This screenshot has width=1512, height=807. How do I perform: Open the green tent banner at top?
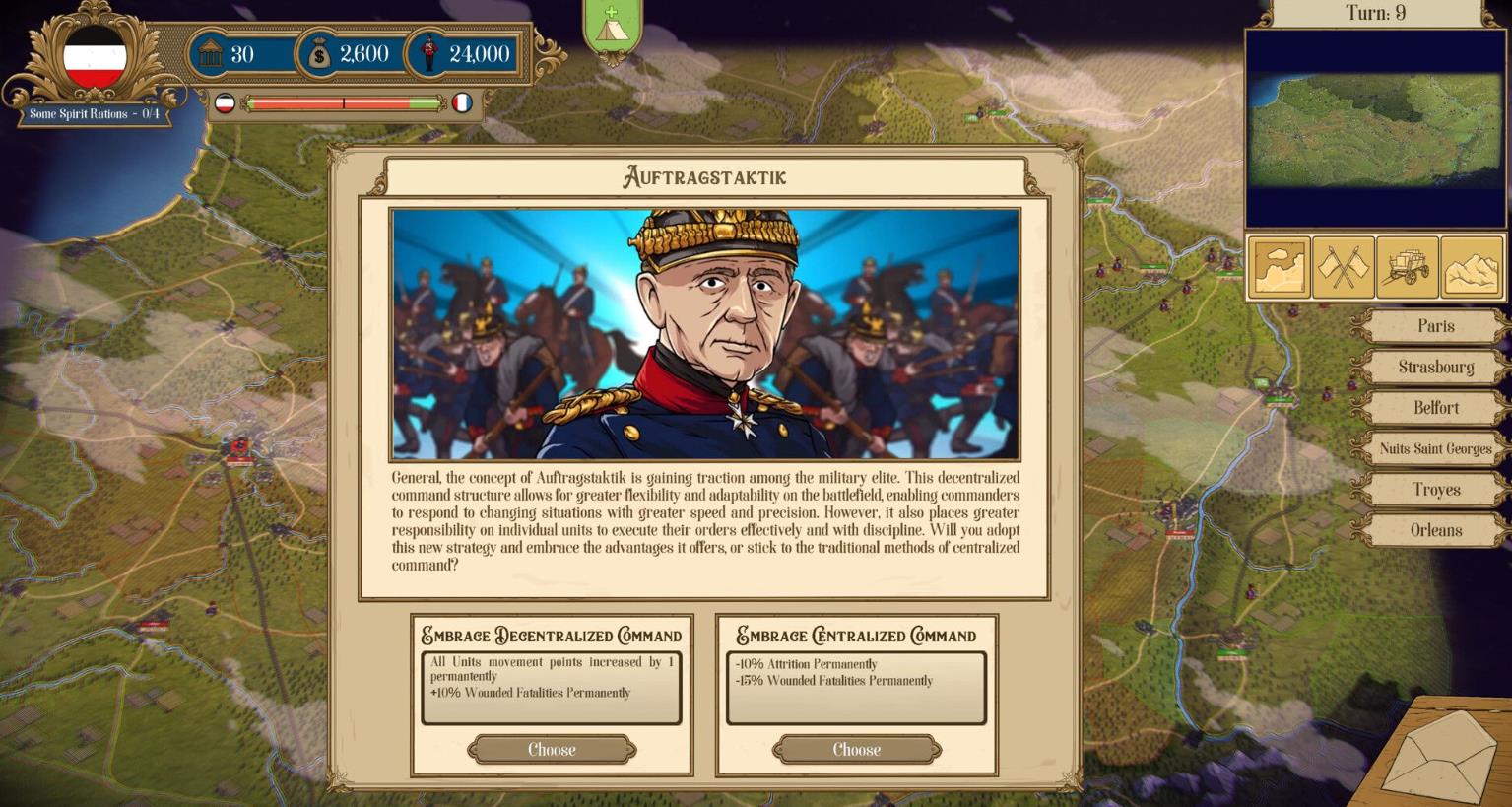[x=612, y=29]
